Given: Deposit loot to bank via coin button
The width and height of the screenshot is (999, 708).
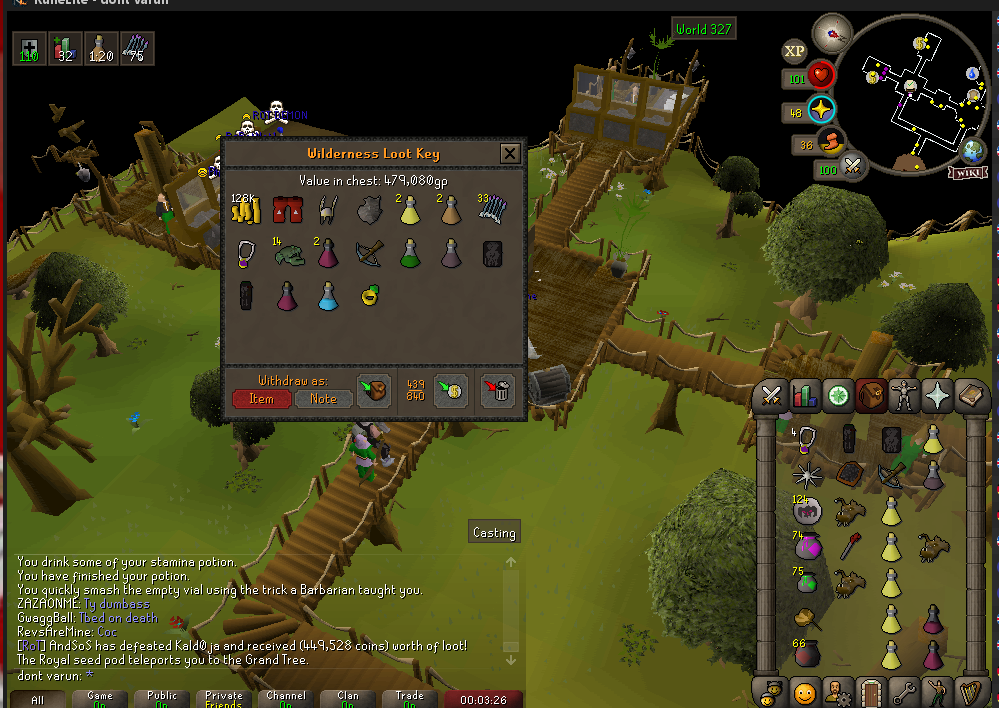Looking at the screenshot, I should pyautogui.click(x=451, y=389).
